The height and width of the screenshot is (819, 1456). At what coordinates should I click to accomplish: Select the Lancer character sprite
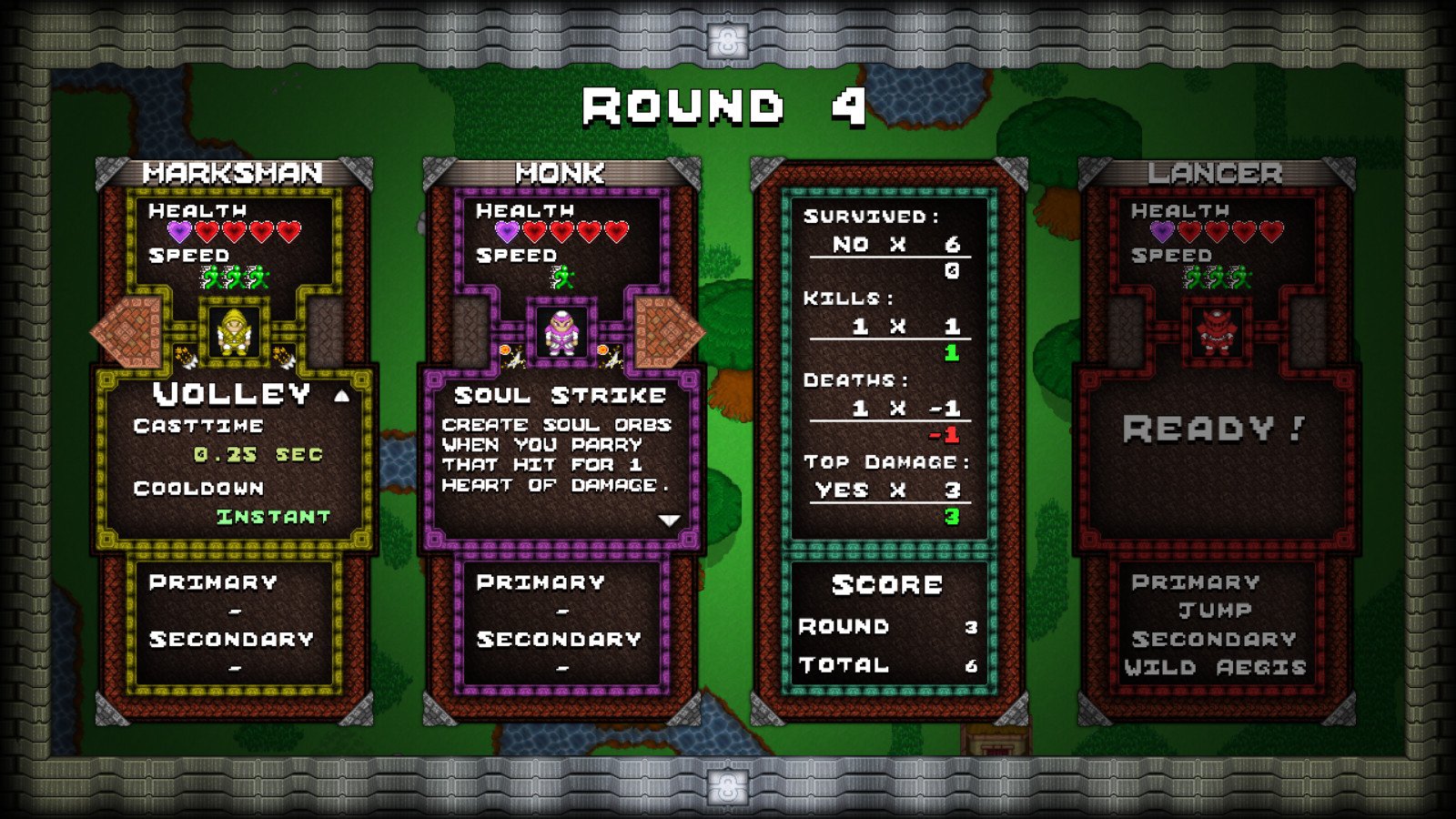tap(1216, 334)
